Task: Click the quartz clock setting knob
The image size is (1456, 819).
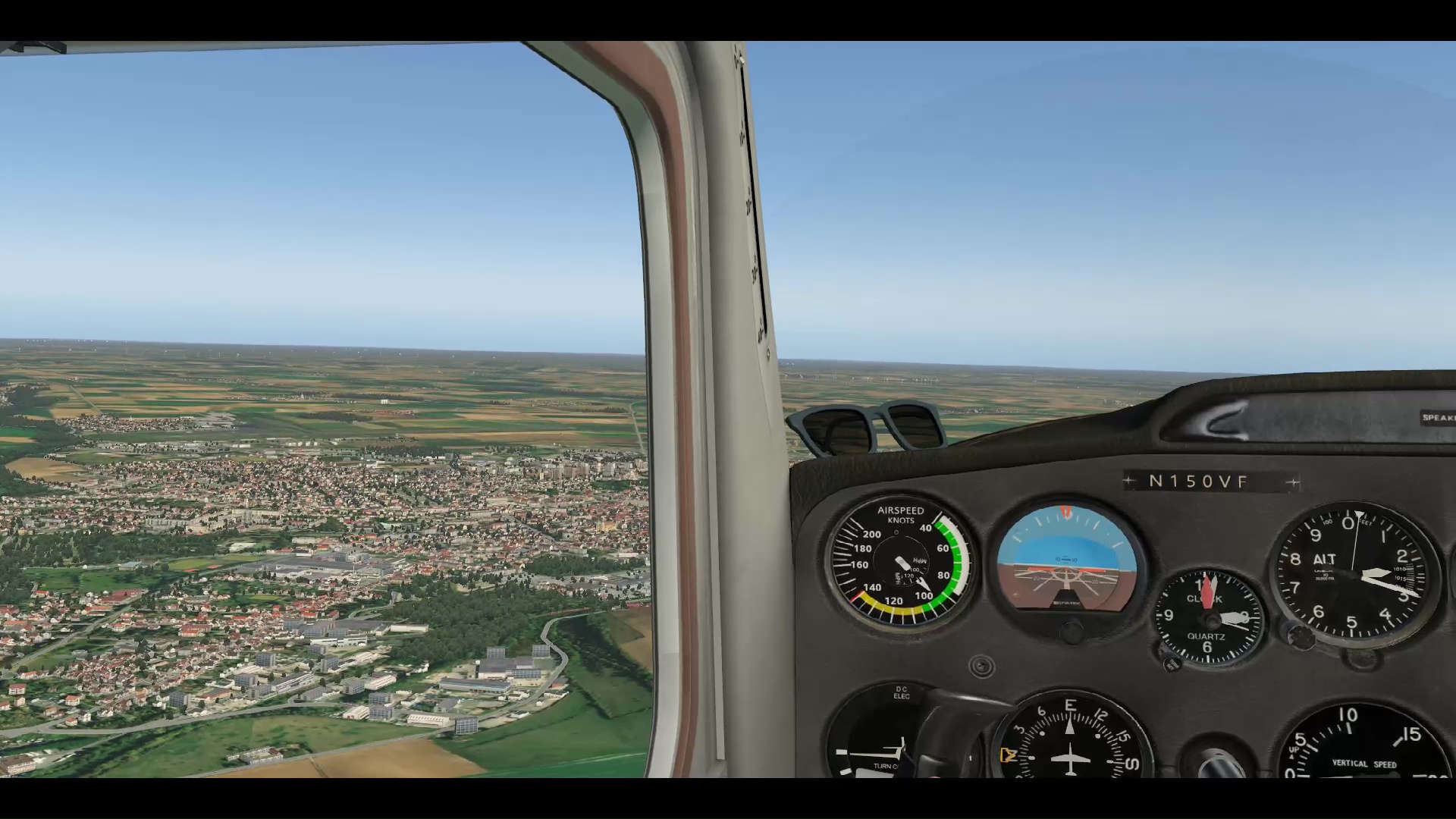Action: [1172, 664]
